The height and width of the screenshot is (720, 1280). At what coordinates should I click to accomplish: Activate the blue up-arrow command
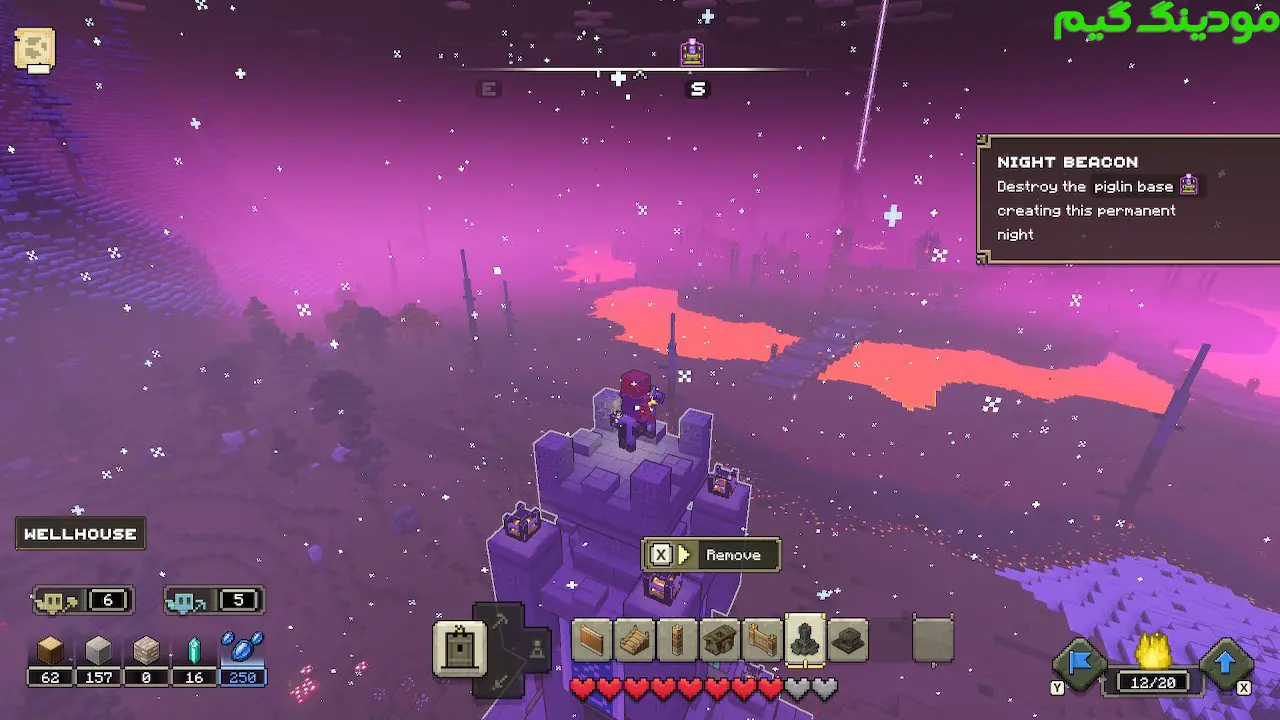click(x=1225, y=663)
